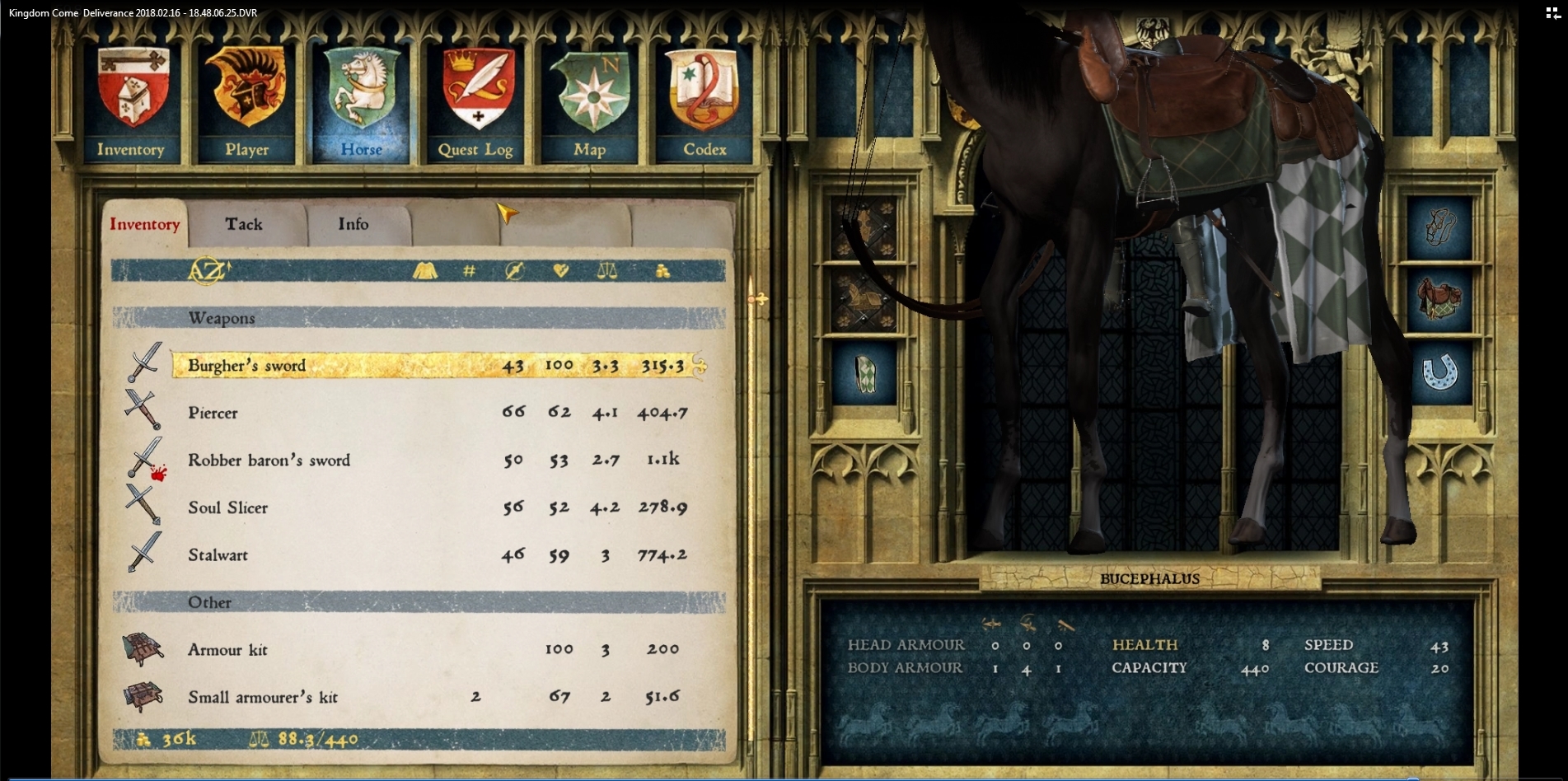
Task: Sort items by quantity using the # icon
Action: 468,270
